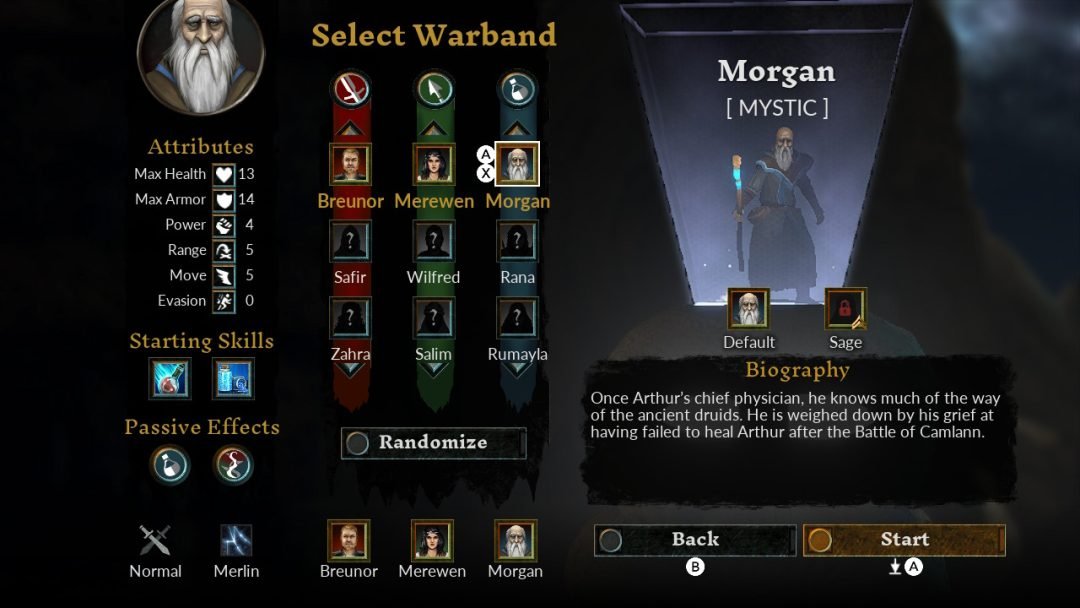Choose Merewen's portrait in the green column
The width and height of the screenshot is (1080, 608).
[434, 164]
